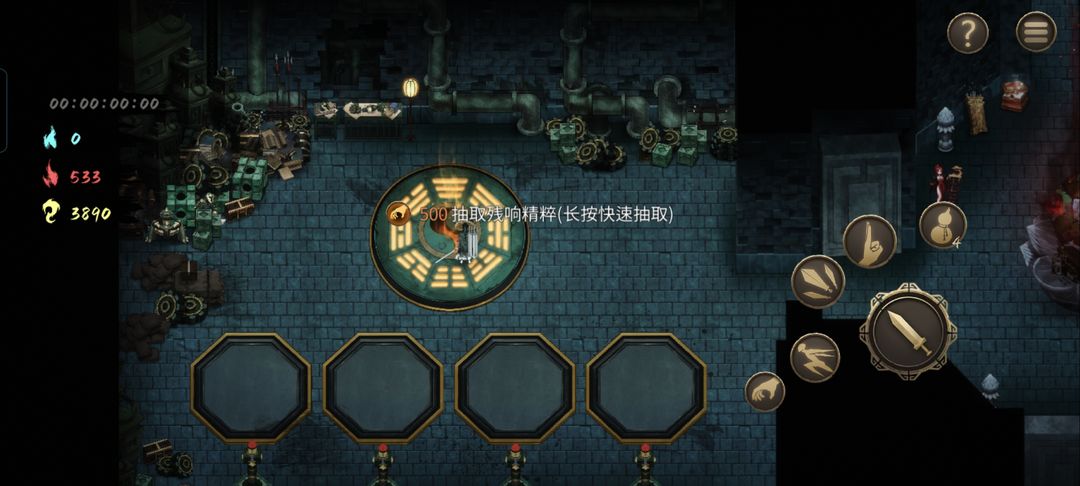This screenshot has width=1080, height=486.
Task: Open the hamburger main menu
Action: tap(1036, 32)
